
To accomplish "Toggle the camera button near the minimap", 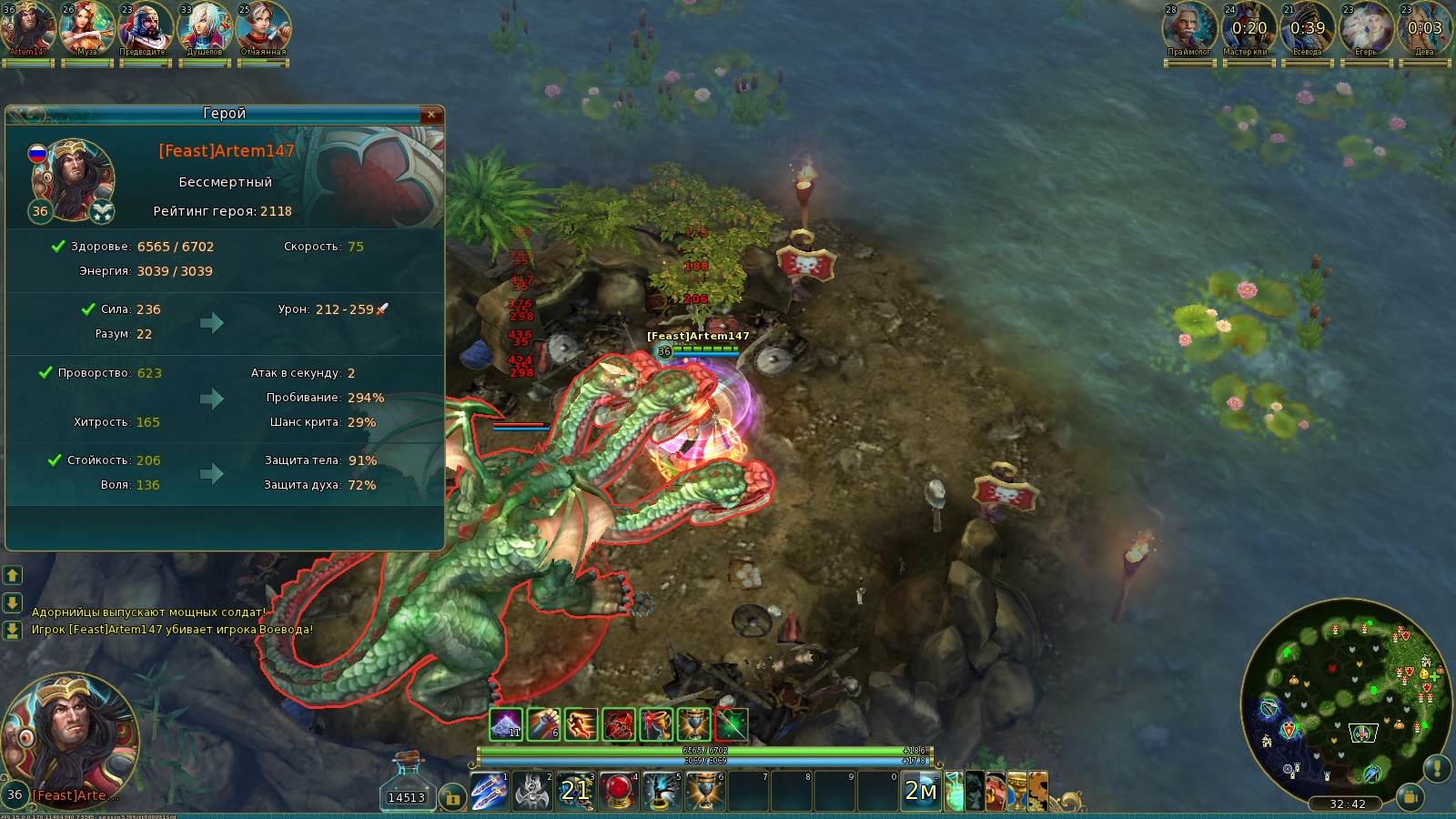I will (x=1410, y=797).
